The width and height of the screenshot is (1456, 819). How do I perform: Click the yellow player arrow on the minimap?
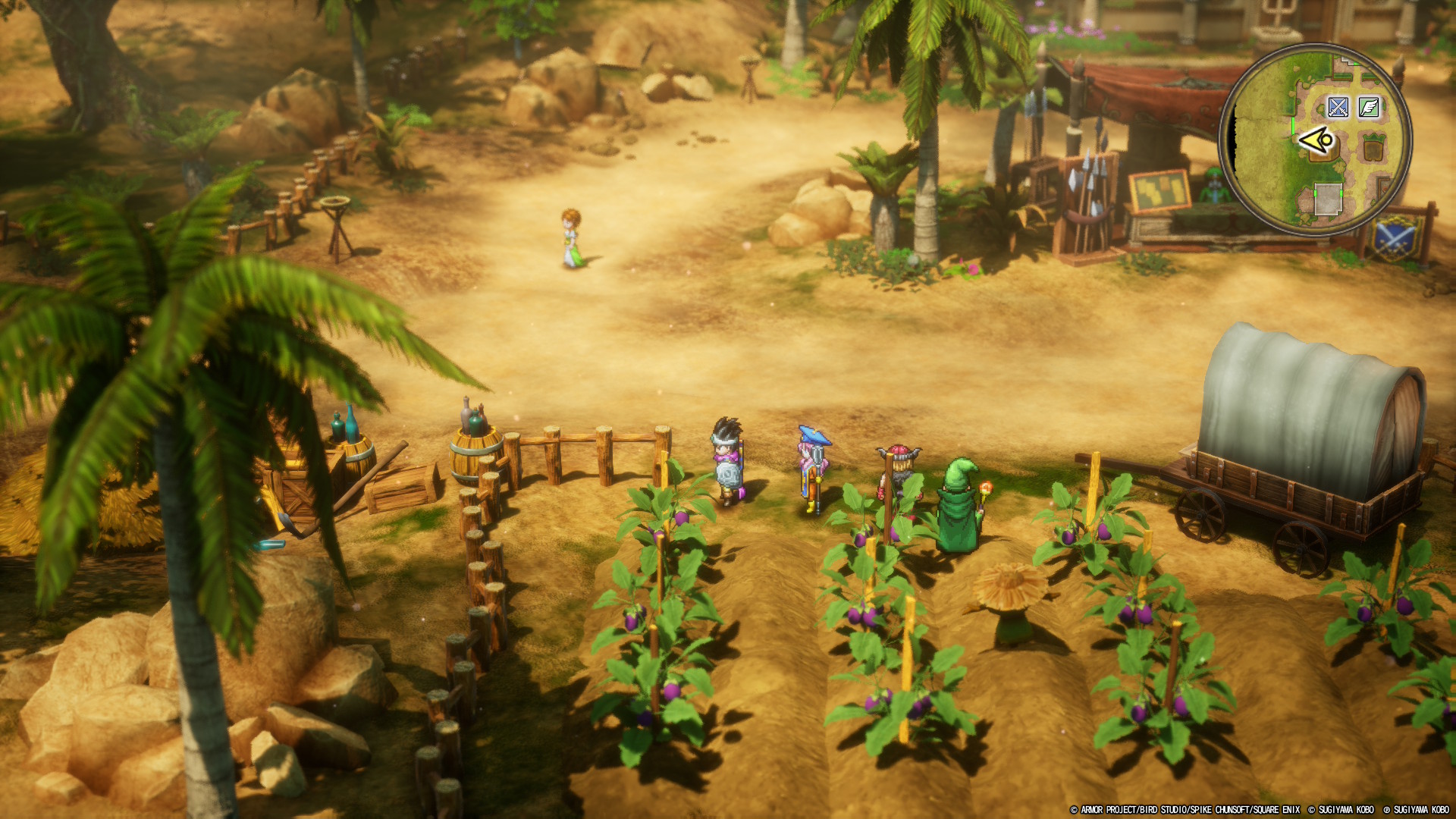[x=1316, y=140]
